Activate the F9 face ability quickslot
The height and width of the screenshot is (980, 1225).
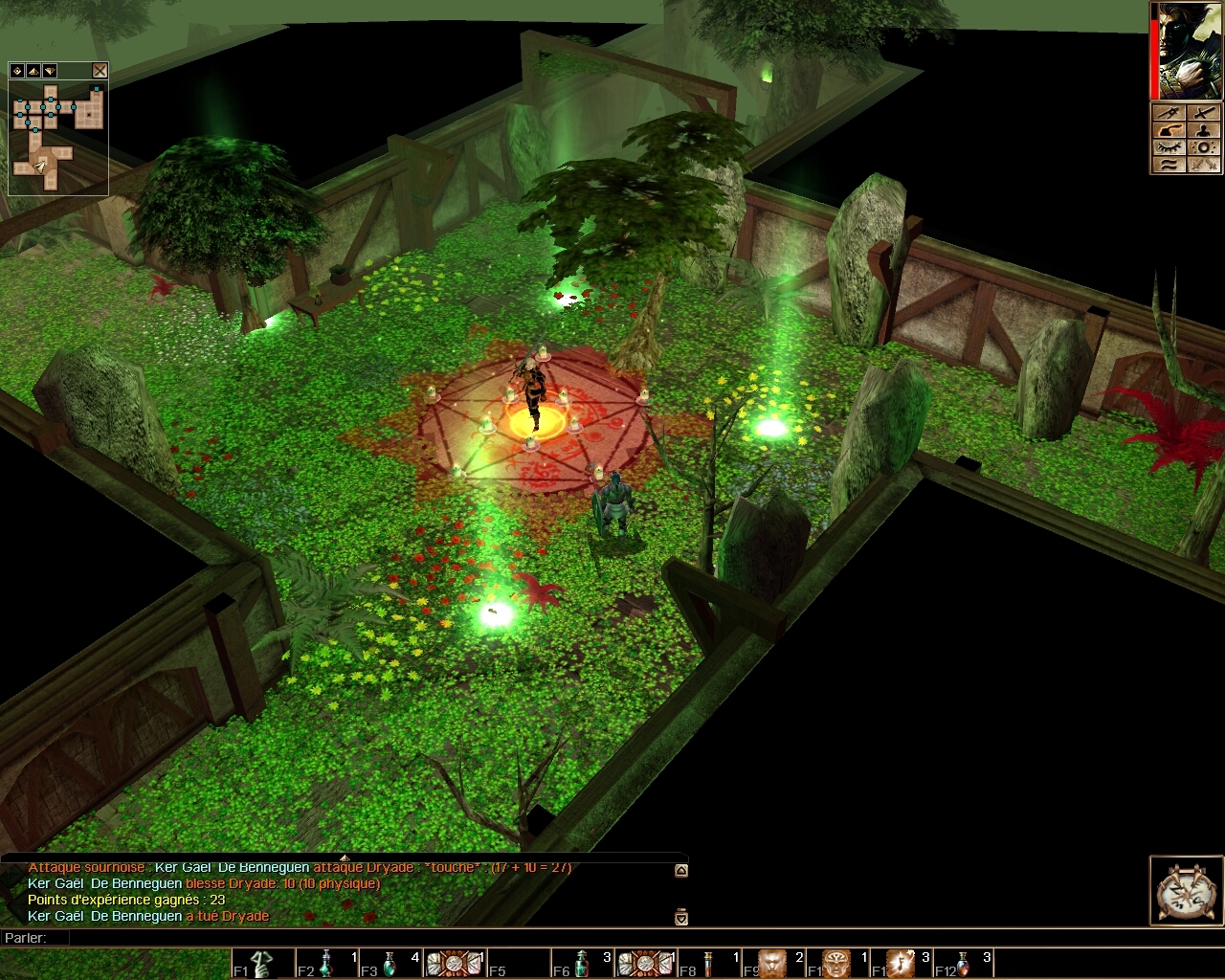pos(773,964)
